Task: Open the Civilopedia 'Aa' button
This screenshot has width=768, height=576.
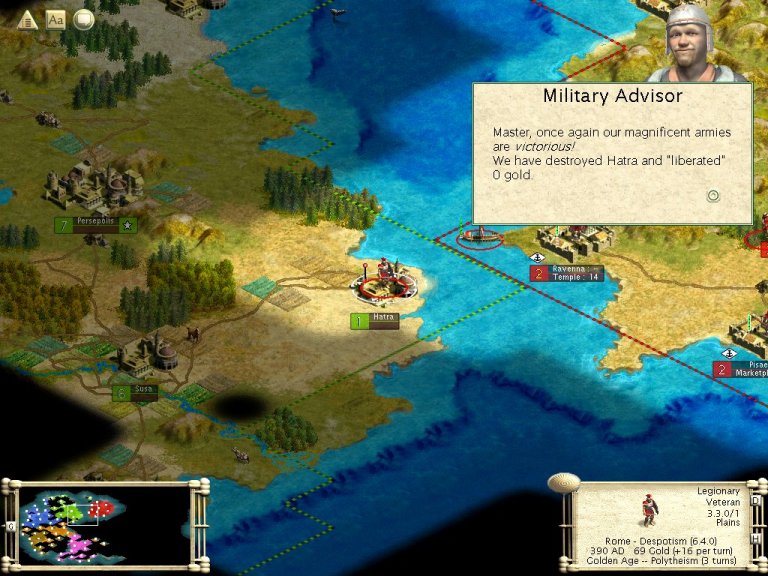Action: coord(56,19)
